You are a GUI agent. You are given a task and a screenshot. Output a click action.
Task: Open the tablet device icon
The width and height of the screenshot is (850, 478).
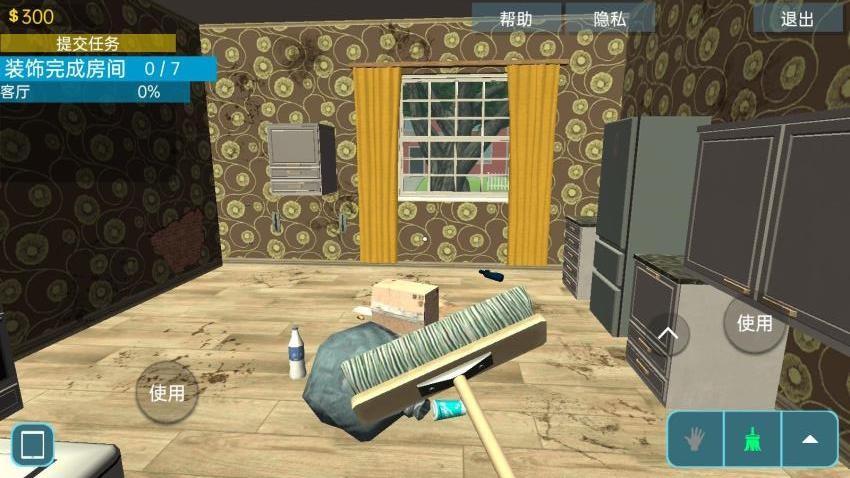click(x=32, y=444)
